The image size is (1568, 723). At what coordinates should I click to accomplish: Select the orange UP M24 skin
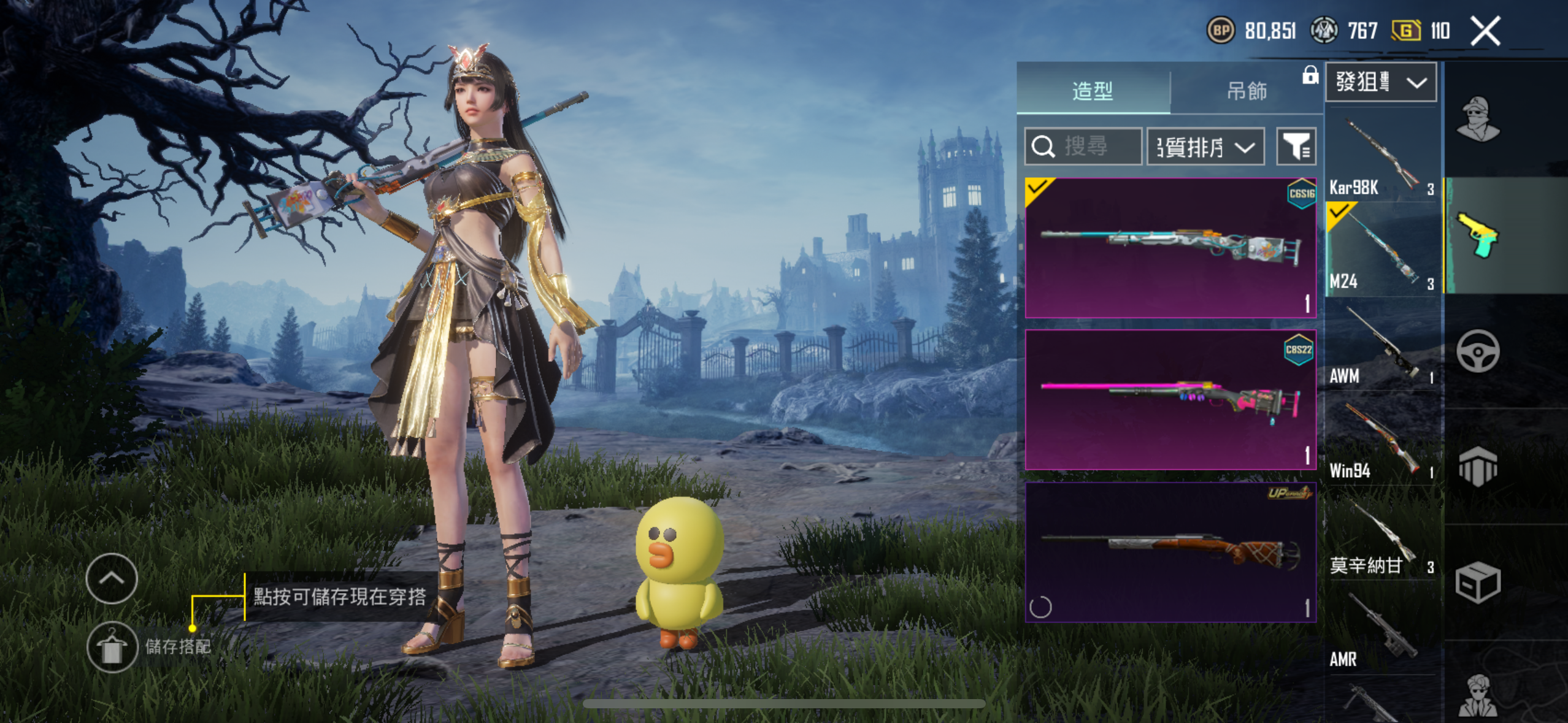click(1170, 552)
